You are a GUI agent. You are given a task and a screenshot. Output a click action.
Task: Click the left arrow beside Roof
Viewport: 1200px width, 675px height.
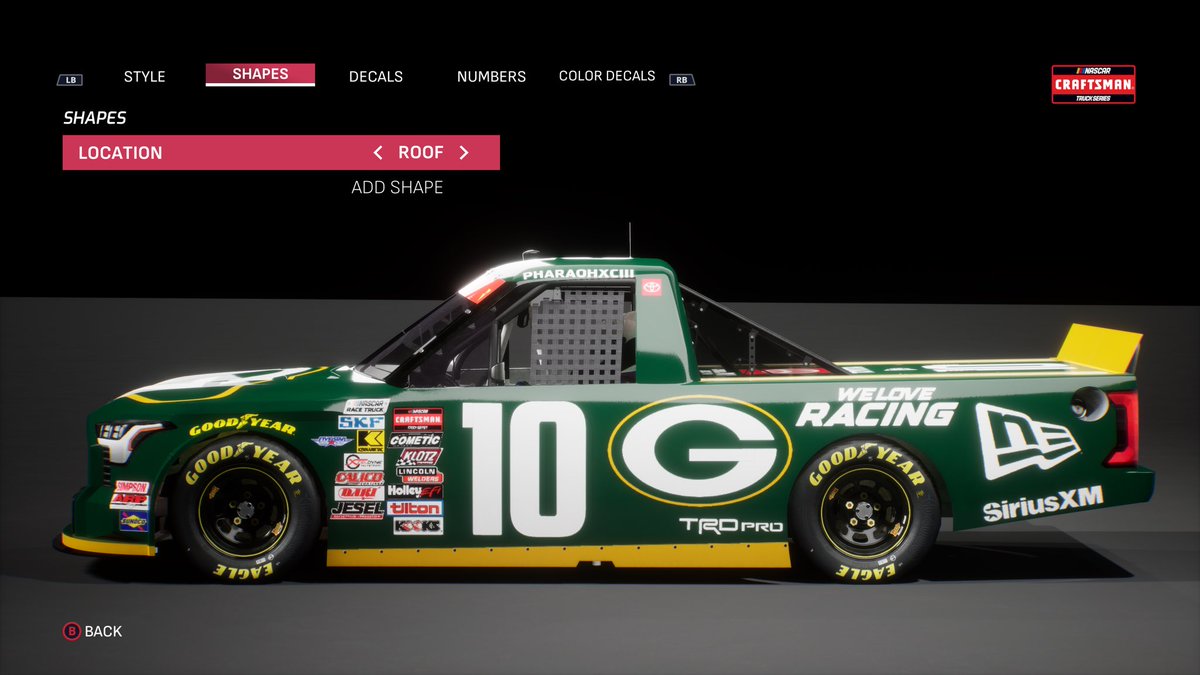(x=378, y=153)
